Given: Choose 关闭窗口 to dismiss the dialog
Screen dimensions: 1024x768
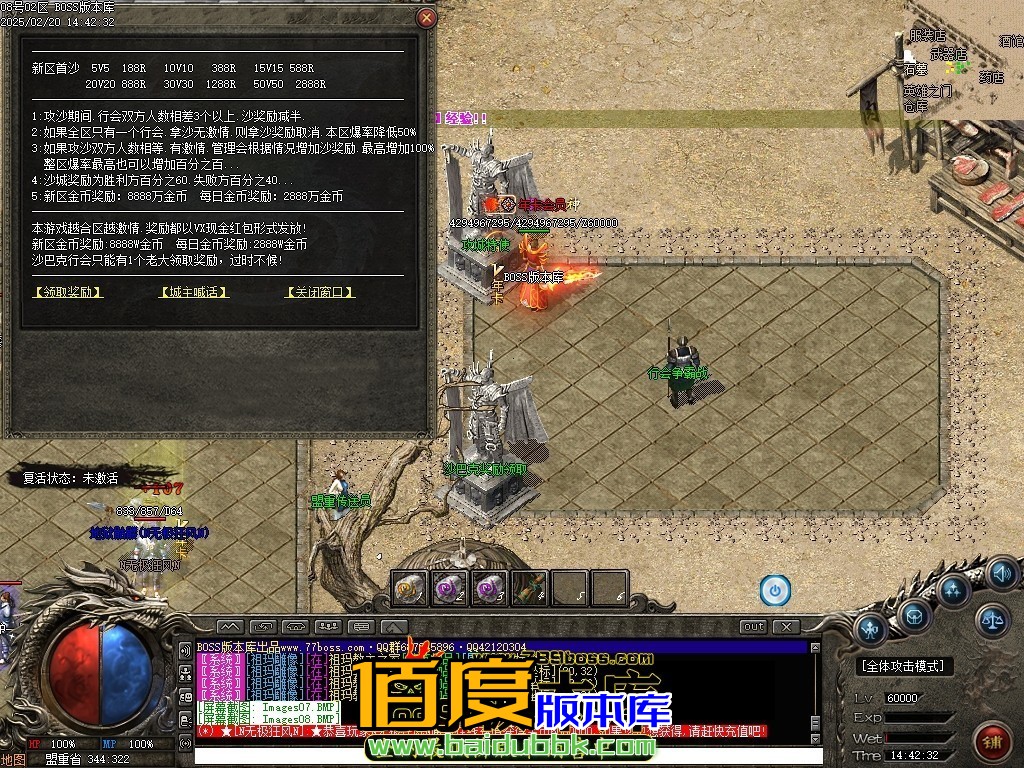Looking at the screenshot, I should coord(320,292).
